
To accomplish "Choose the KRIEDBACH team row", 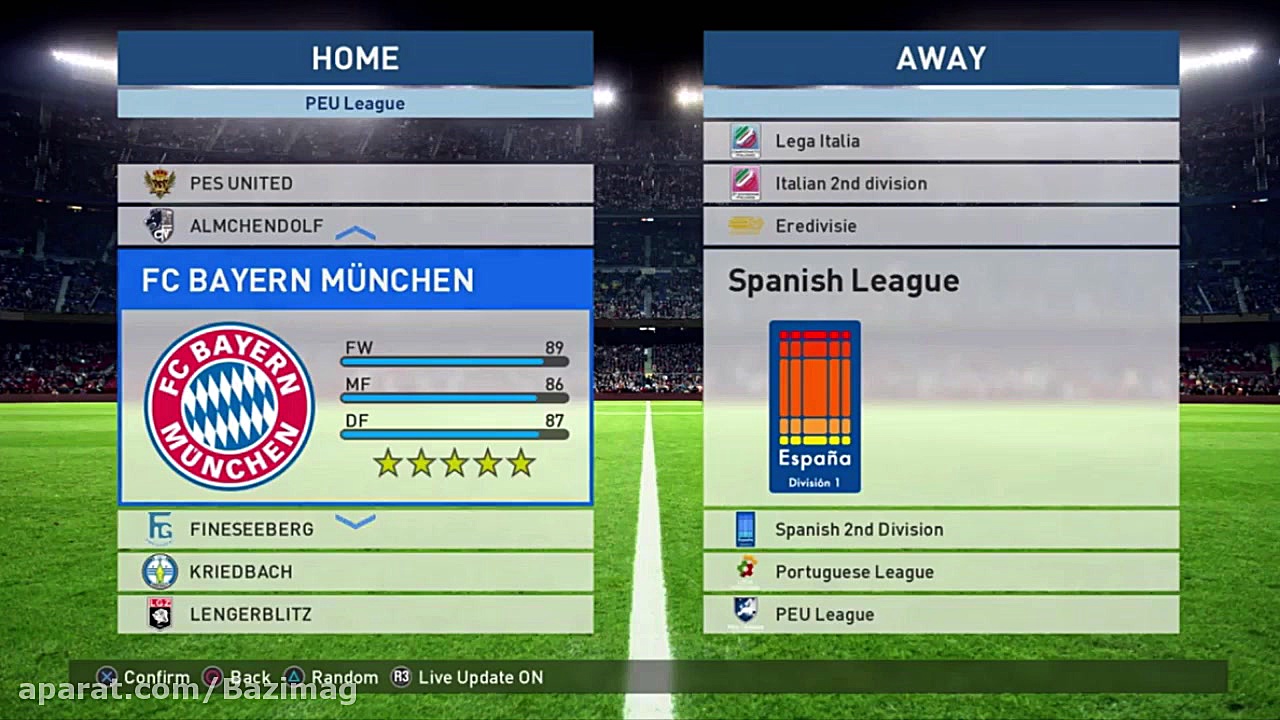I will [x=355, y=572].
